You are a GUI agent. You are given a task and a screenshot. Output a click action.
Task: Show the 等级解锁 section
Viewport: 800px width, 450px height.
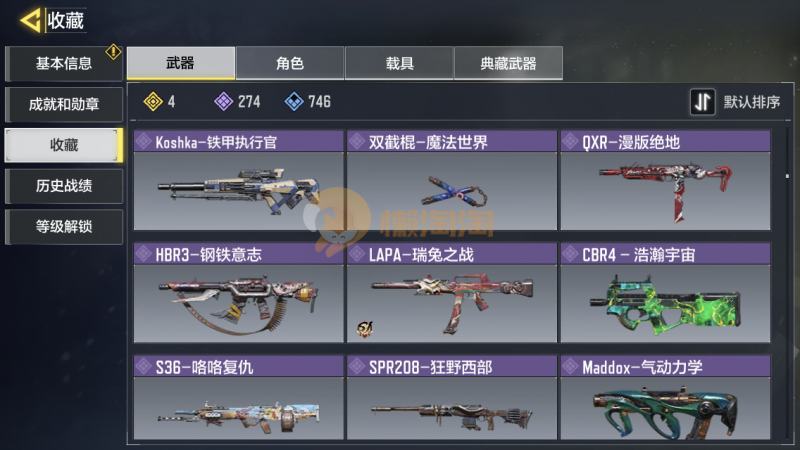[64, 226]
